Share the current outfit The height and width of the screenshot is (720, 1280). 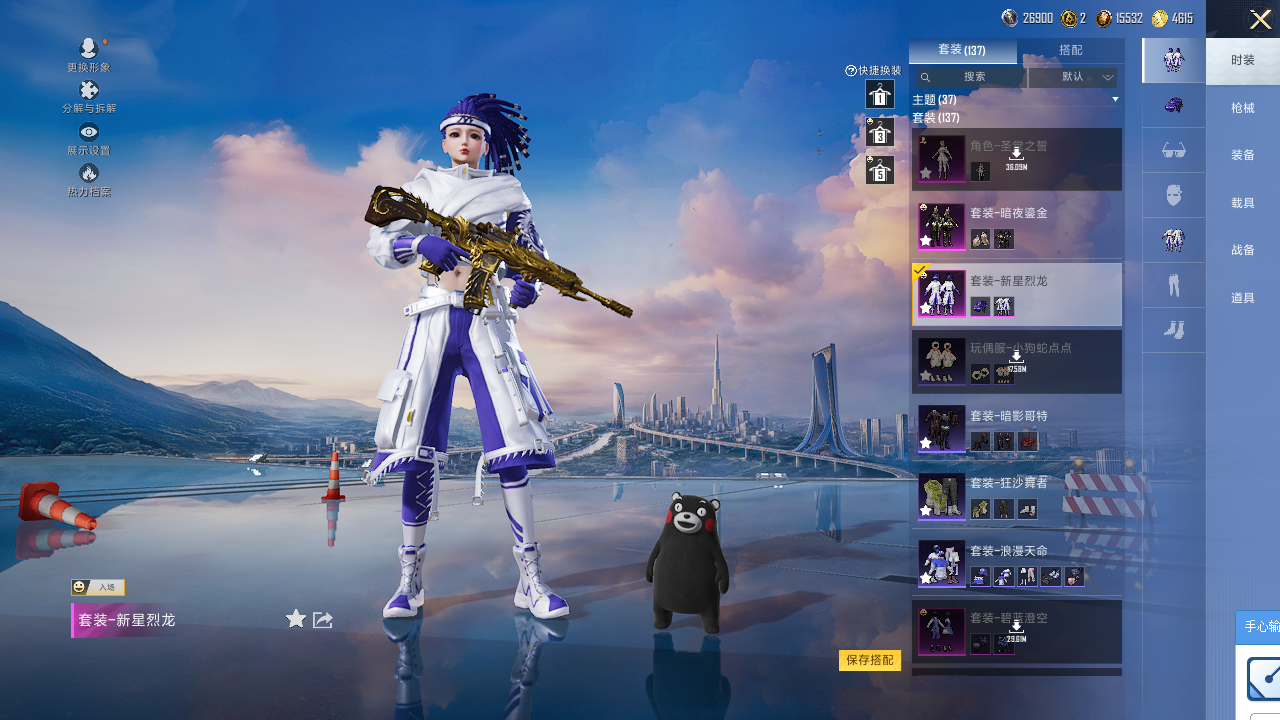(x=323, y=620)
